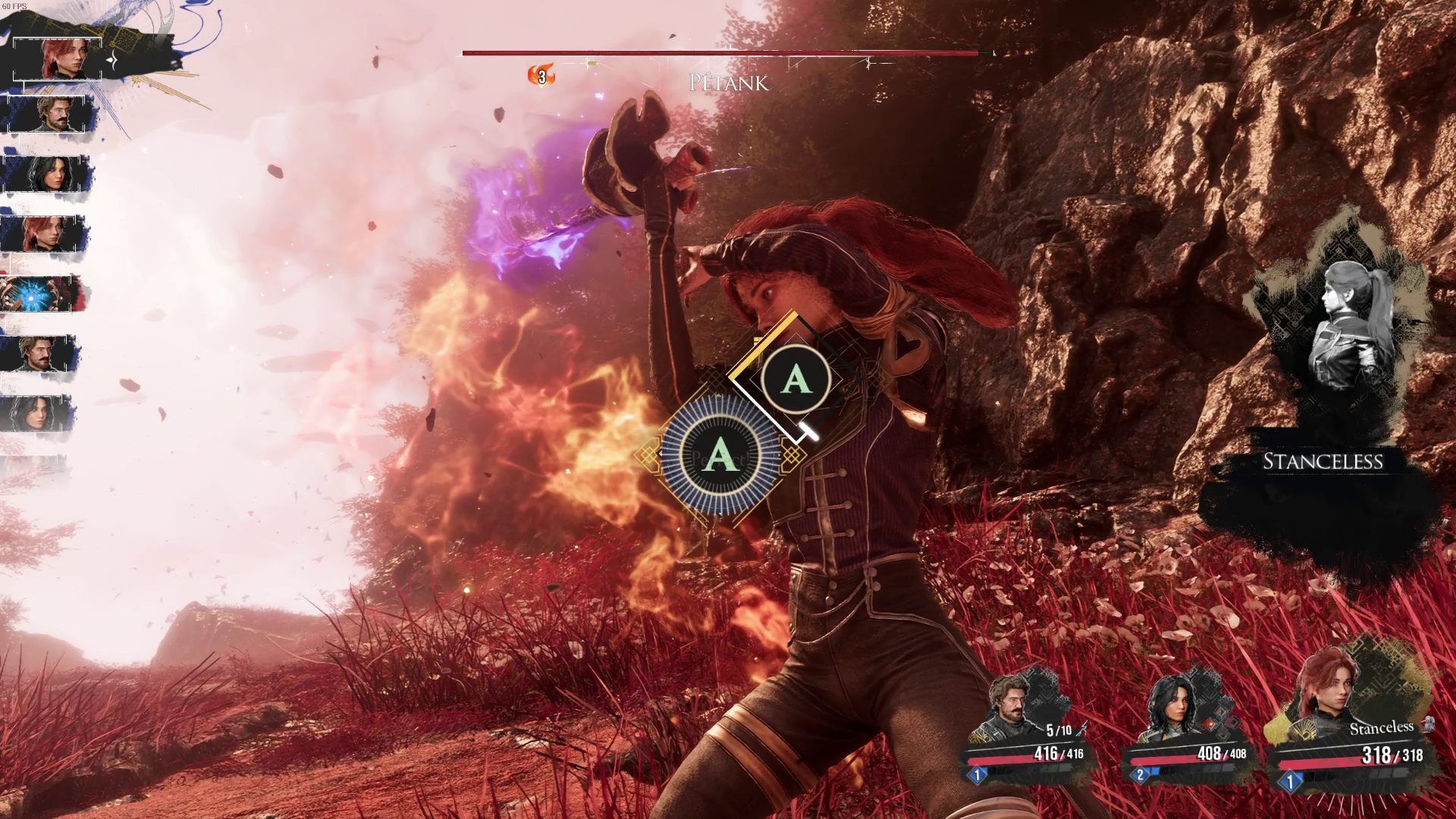Screen dimensions: 1456x819
Task: Select Lune's party portrait with 408 HP
Action: coord(1174,708)
